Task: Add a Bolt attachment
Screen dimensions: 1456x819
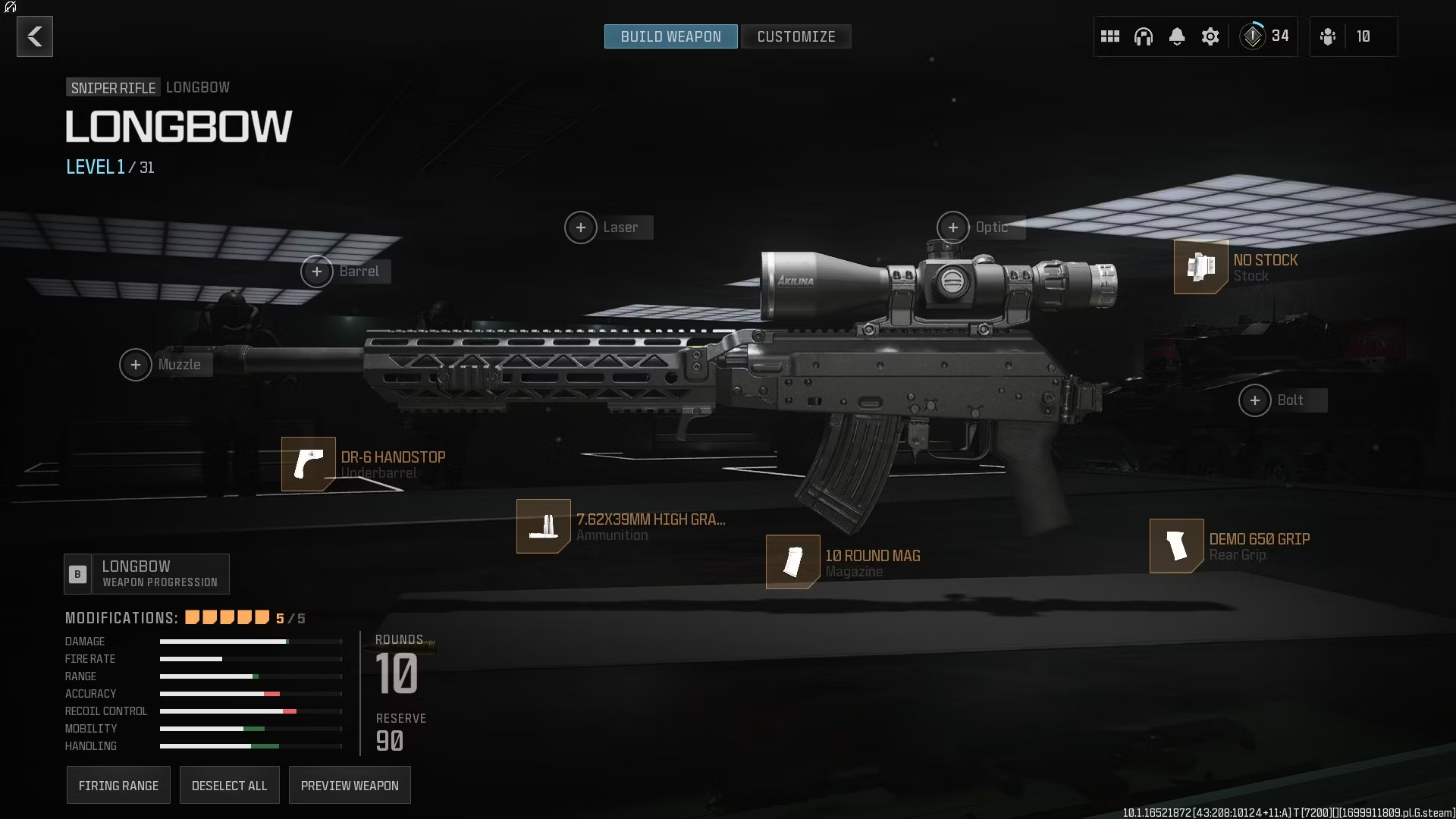Action: 1255,400
